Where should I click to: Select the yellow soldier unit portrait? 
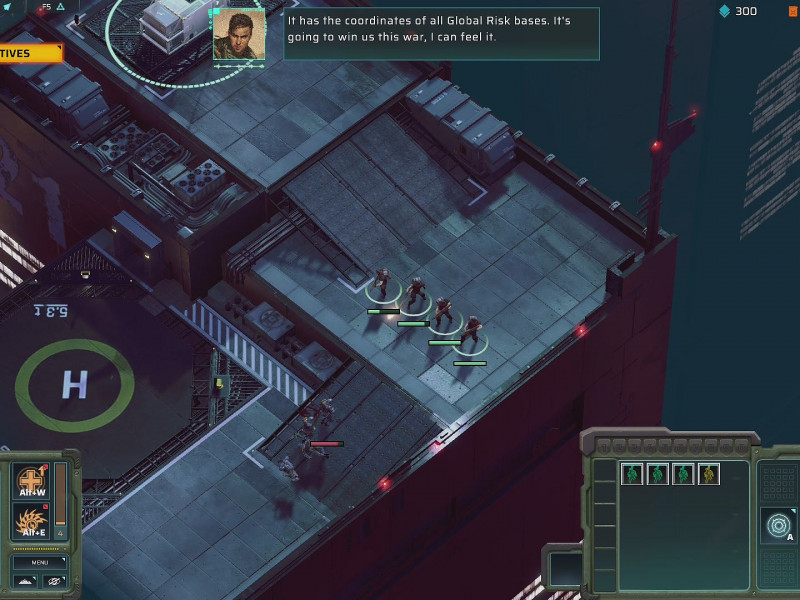point(709,474)
